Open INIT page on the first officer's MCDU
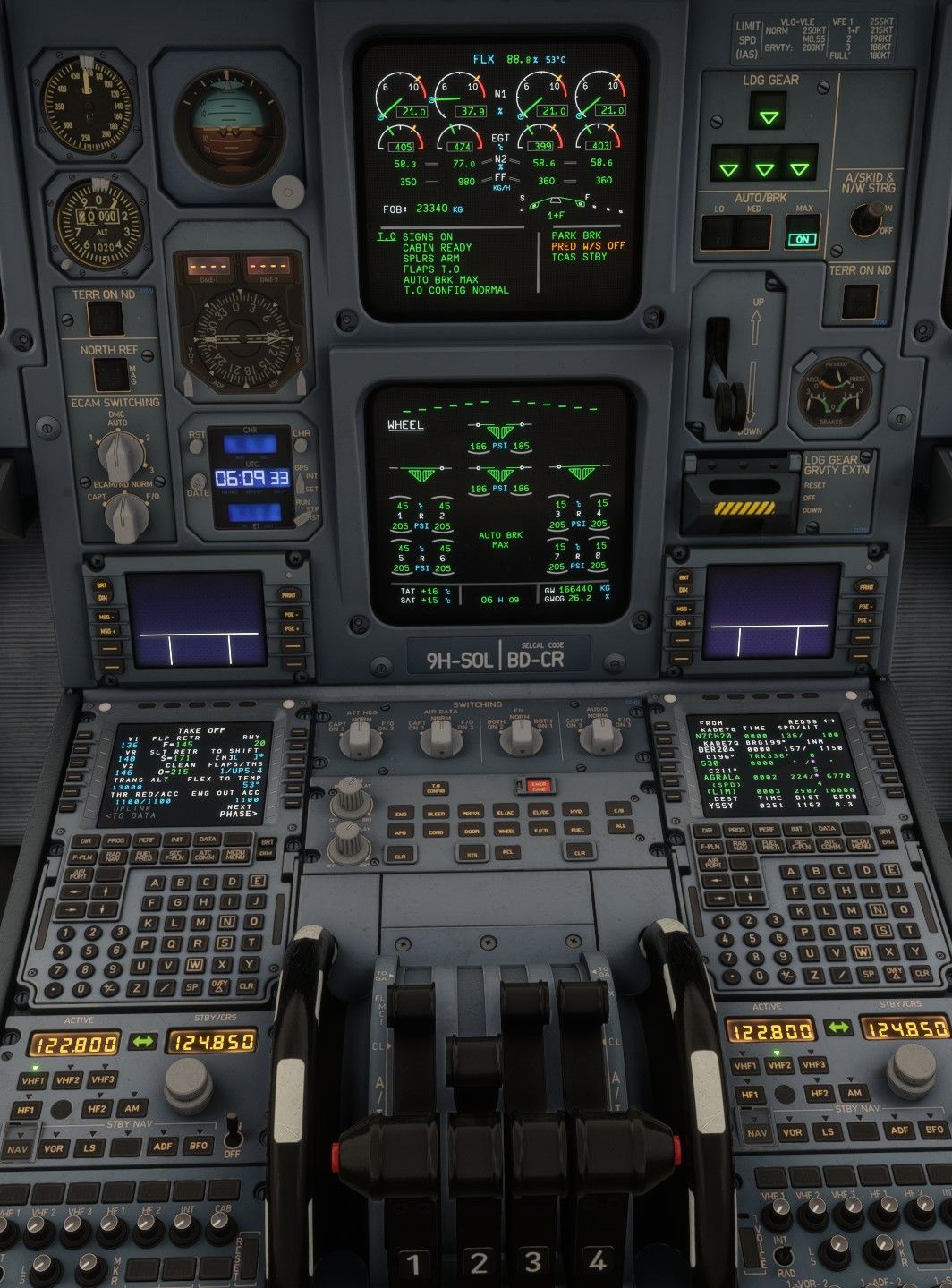Viewport: 952px width, 1288px height. point(797,831)
